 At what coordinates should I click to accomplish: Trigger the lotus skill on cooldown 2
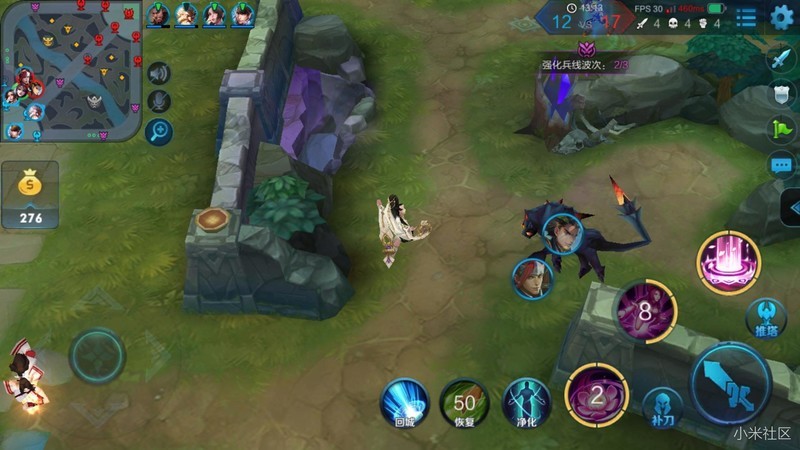596,395
